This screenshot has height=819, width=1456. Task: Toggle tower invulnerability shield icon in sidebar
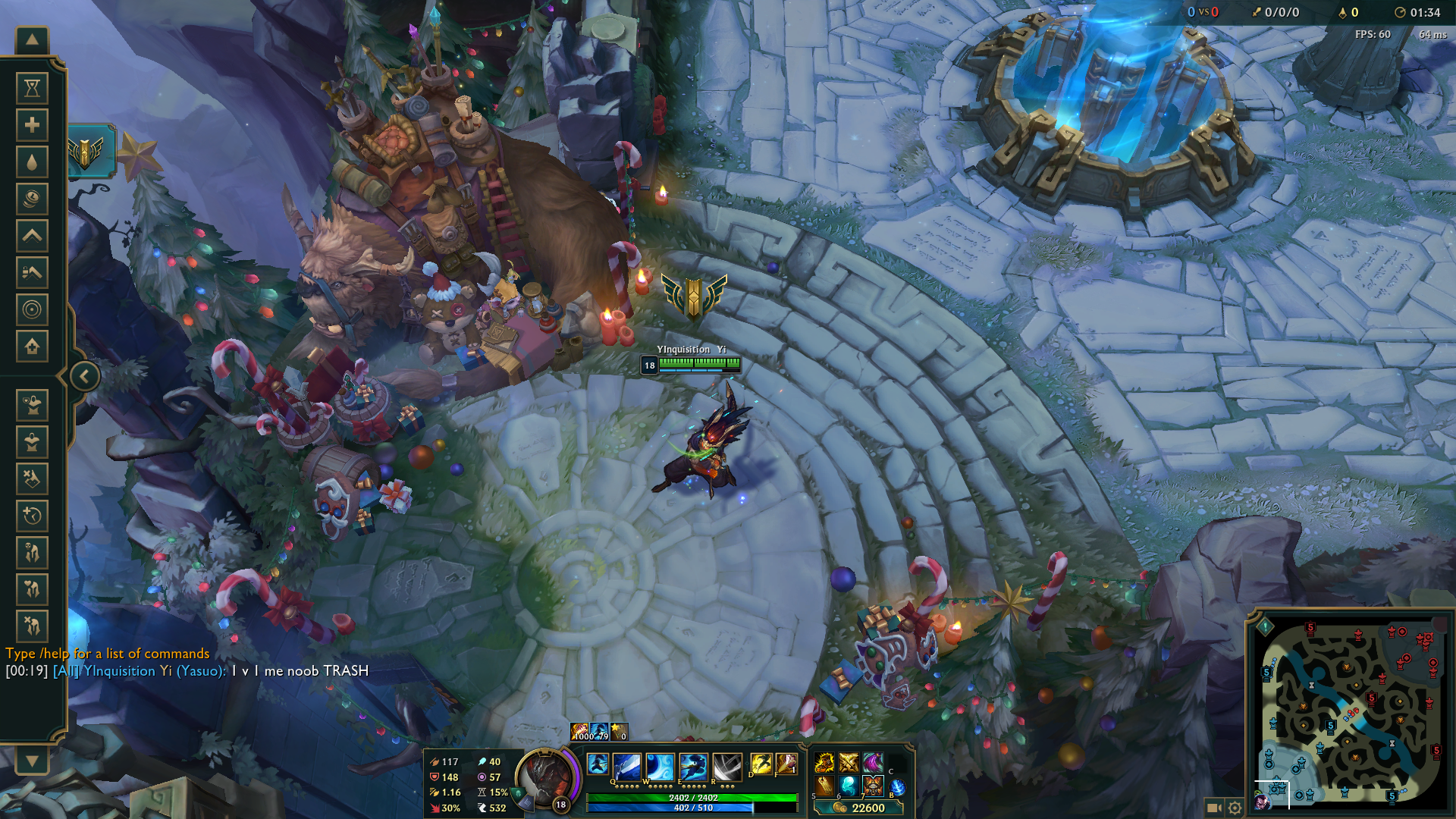(x=32, y=406)
